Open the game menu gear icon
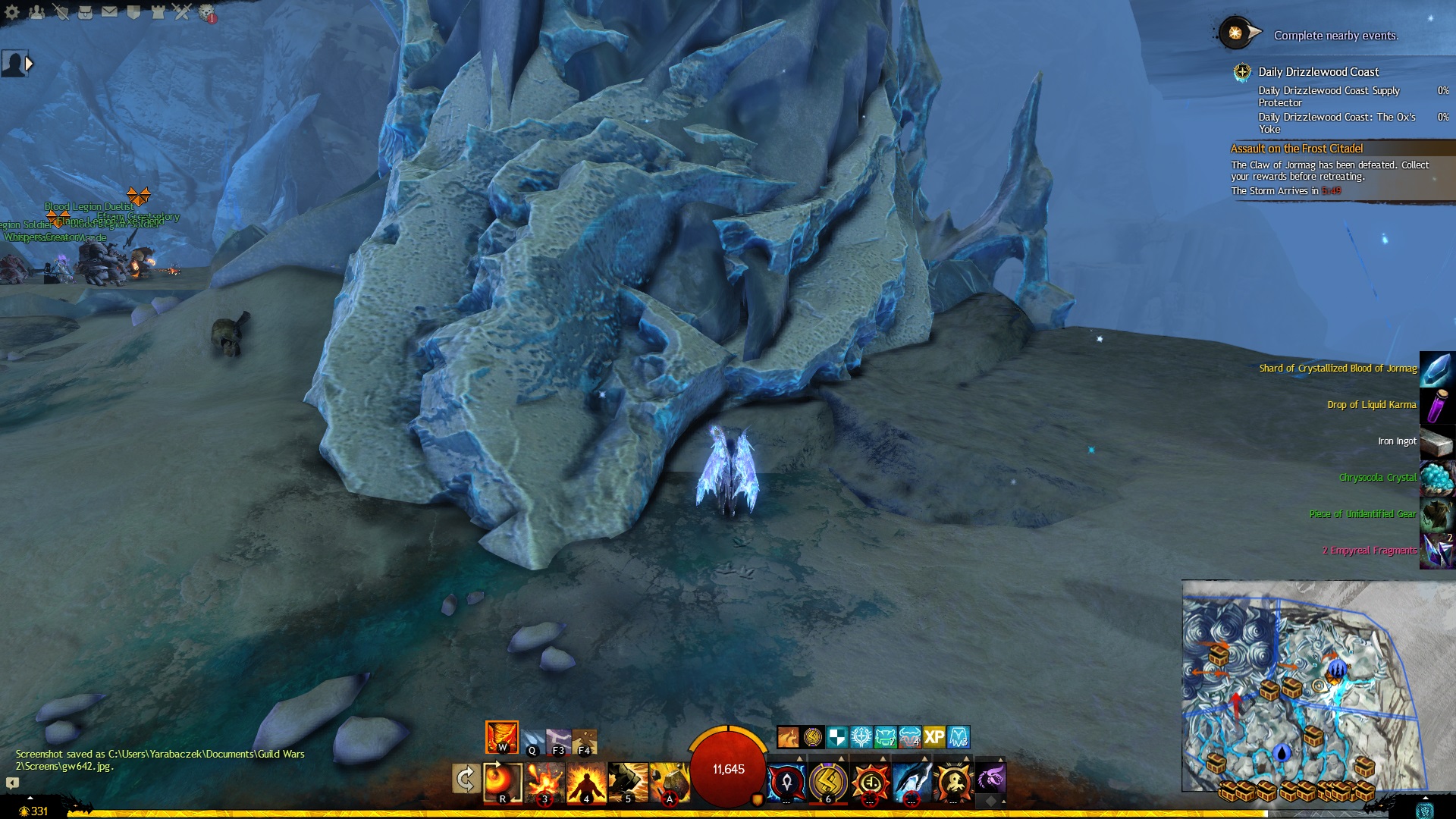 click(12, 12)
